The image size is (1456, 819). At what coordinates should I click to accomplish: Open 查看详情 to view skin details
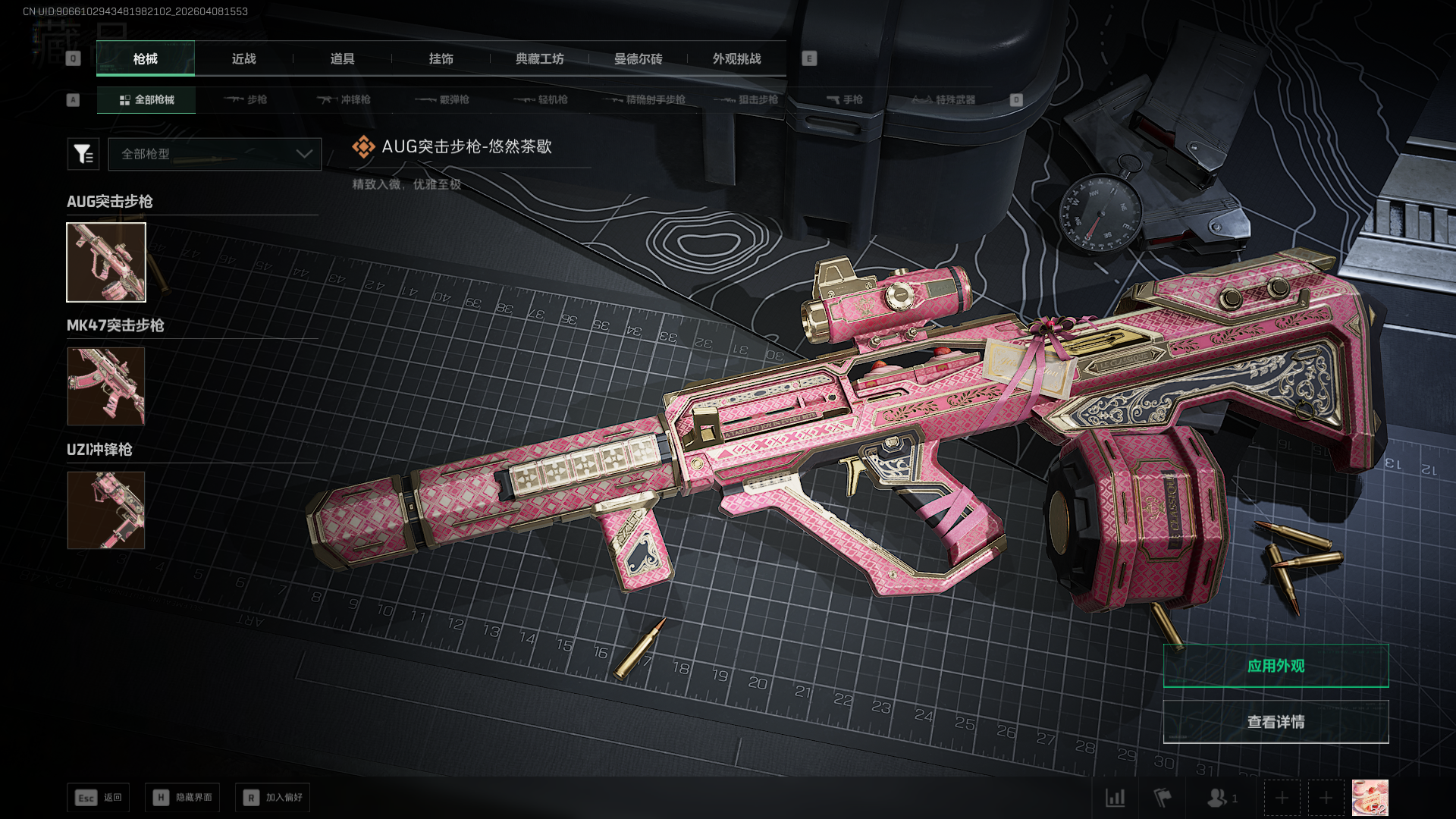pyautogui.click(x=1276, y=722)
